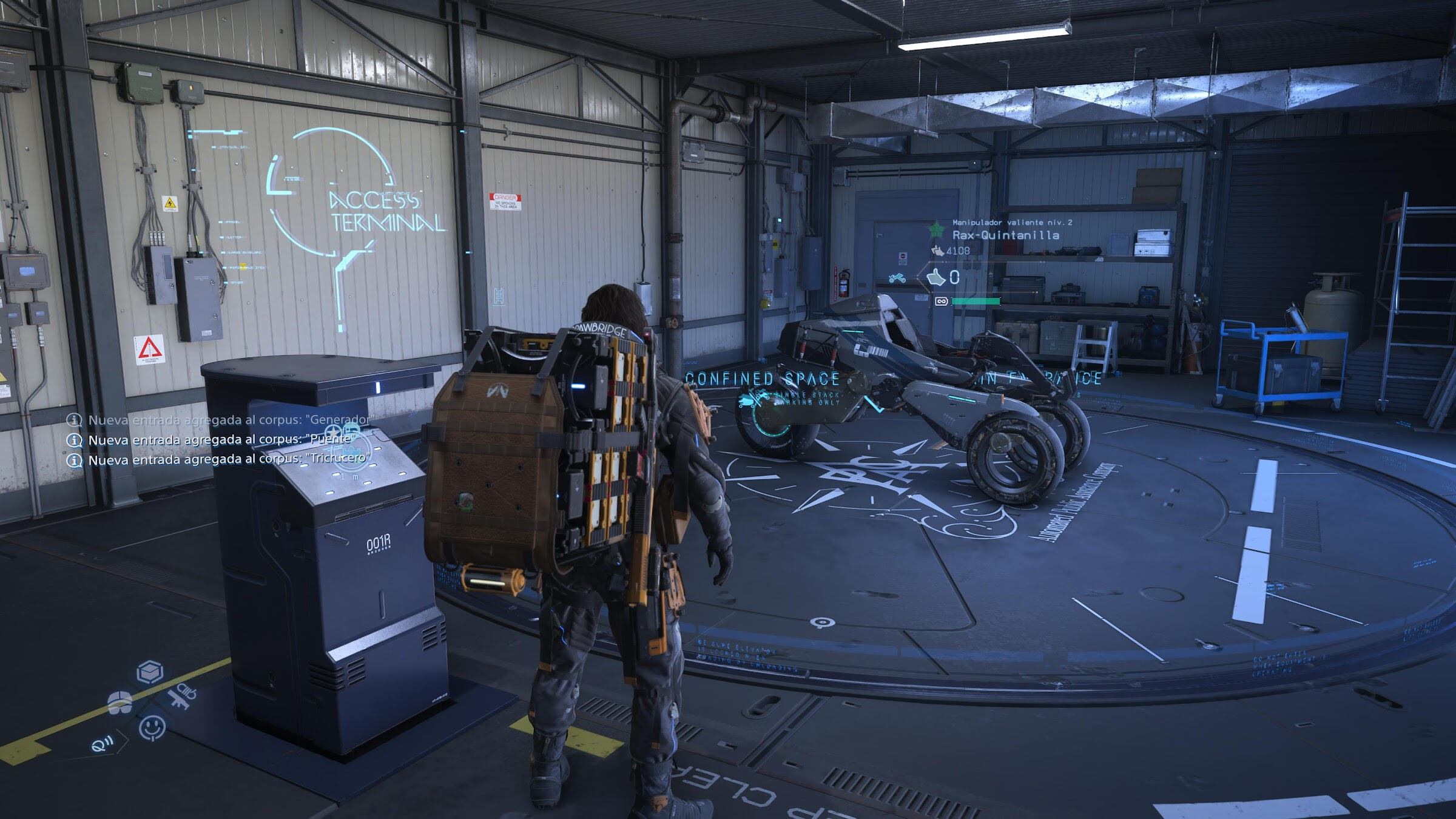Click the shout call-out icon
This screenshot has height=819, width=1456.
coord(102,744)
